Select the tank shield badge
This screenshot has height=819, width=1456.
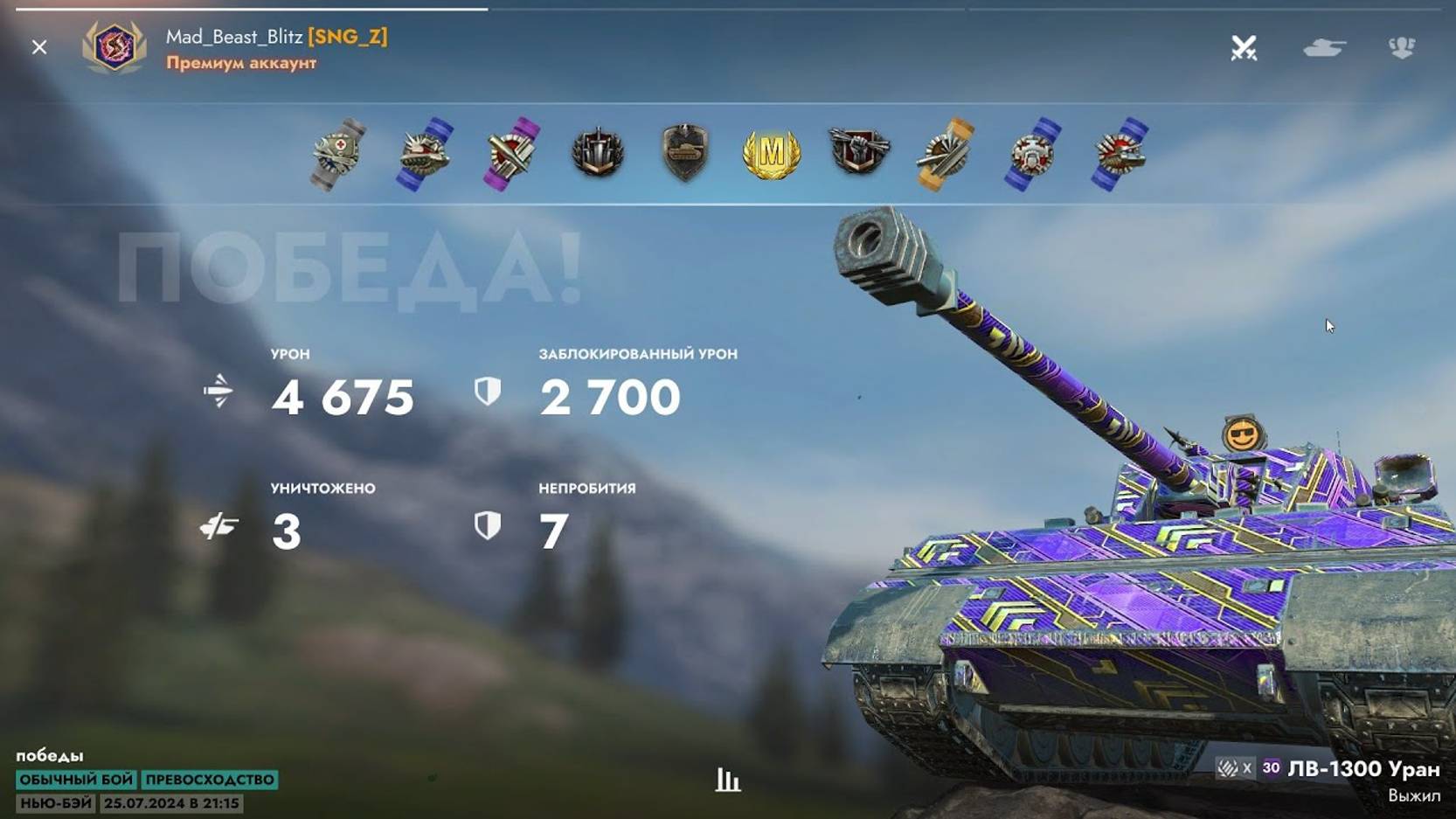coord(685,153)
